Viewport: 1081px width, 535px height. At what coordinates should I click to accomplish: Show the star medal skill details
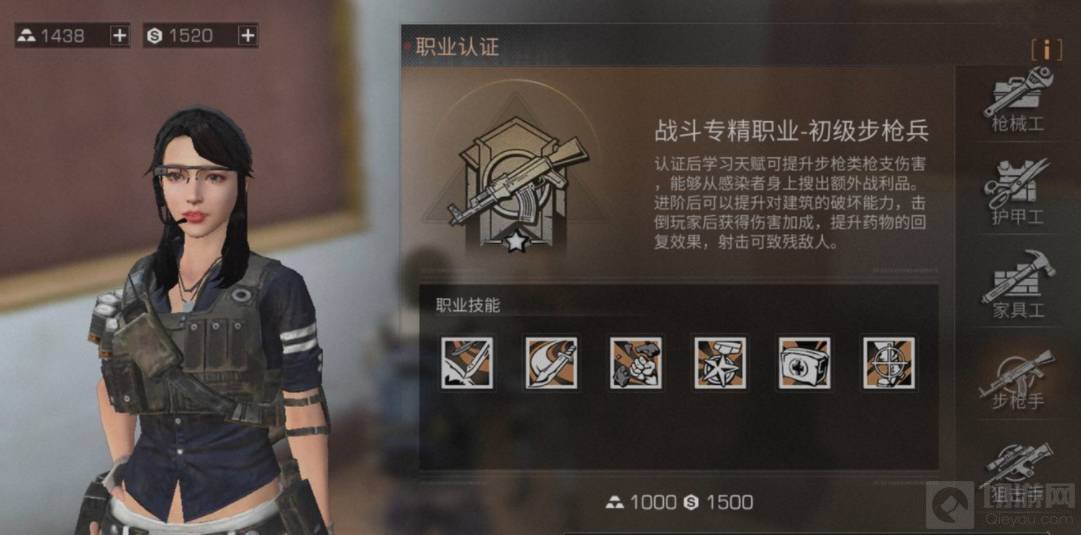point(719,362)
